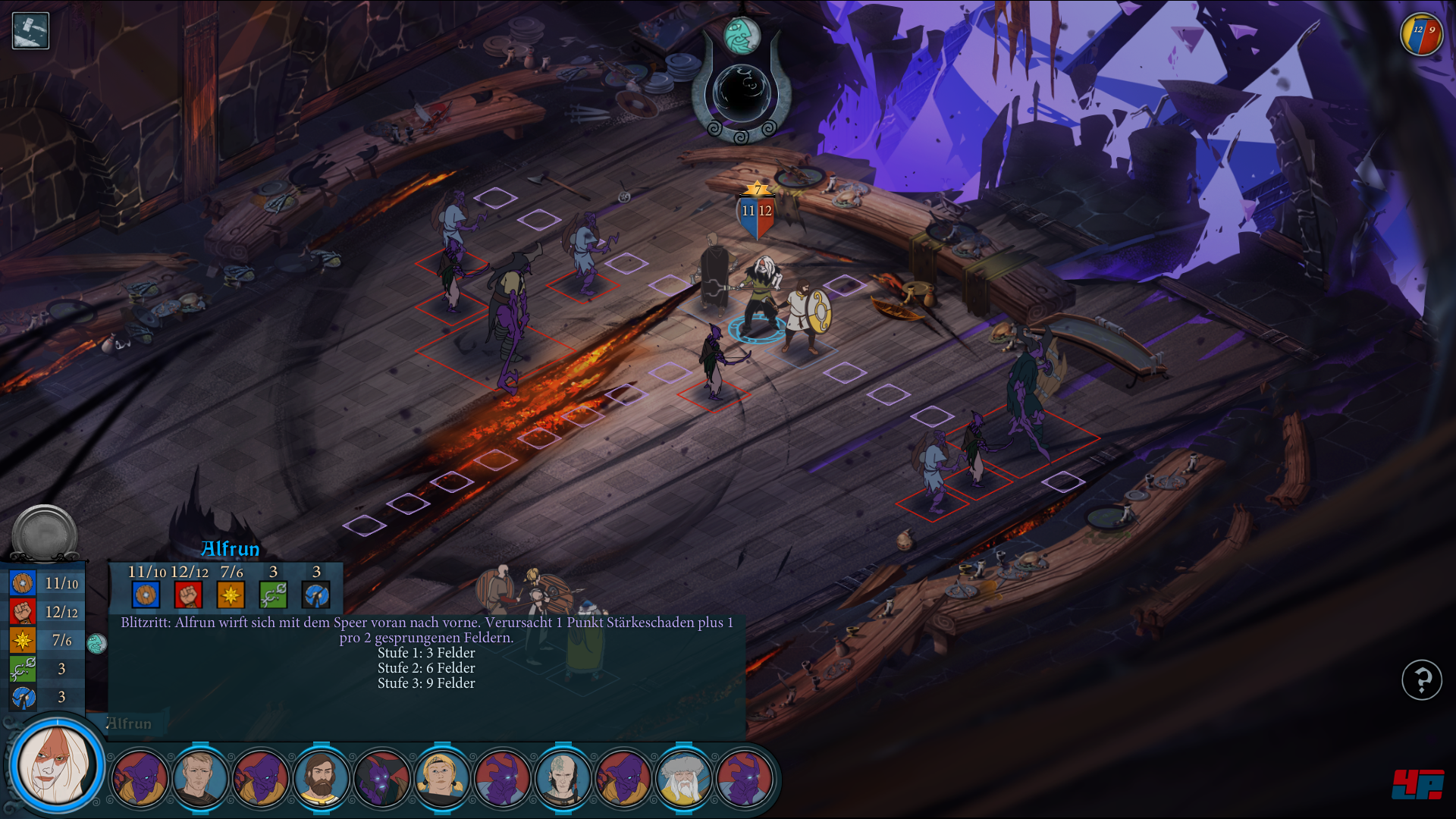Click the armor break icon under Alfrun's name

pyautogui.click(x=315, y=595)
